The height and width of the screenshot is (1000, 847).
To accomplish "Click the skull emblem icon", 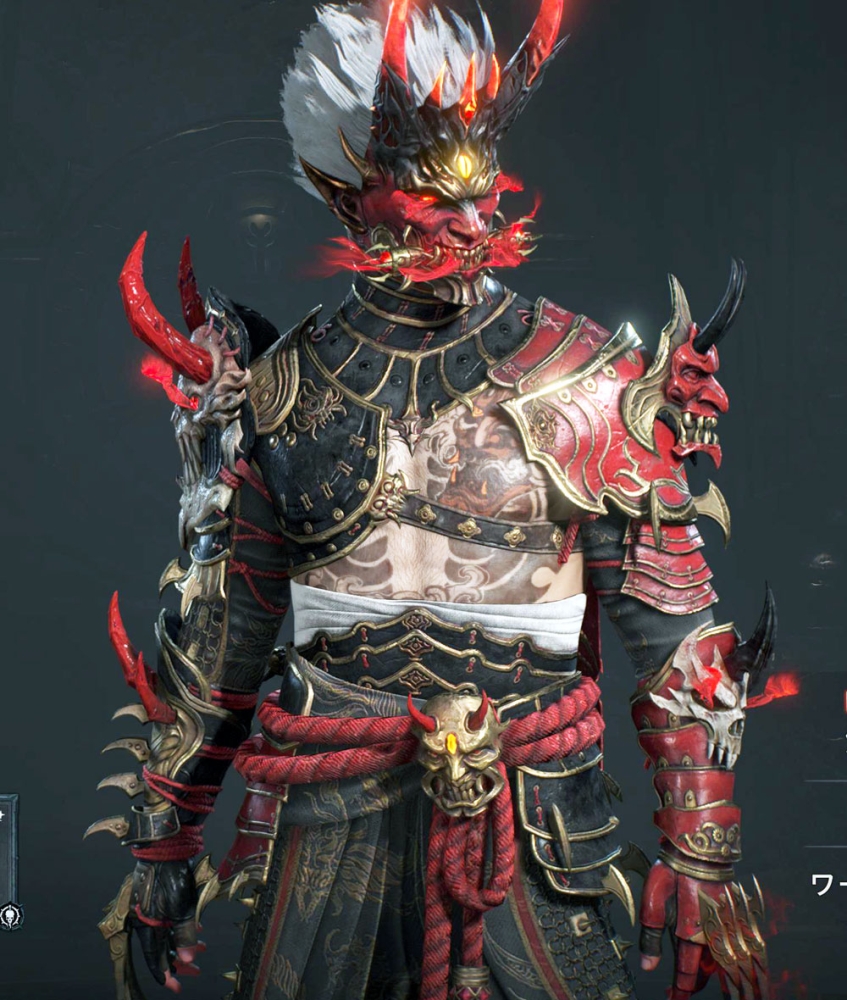I will click(x=10, y=914).
